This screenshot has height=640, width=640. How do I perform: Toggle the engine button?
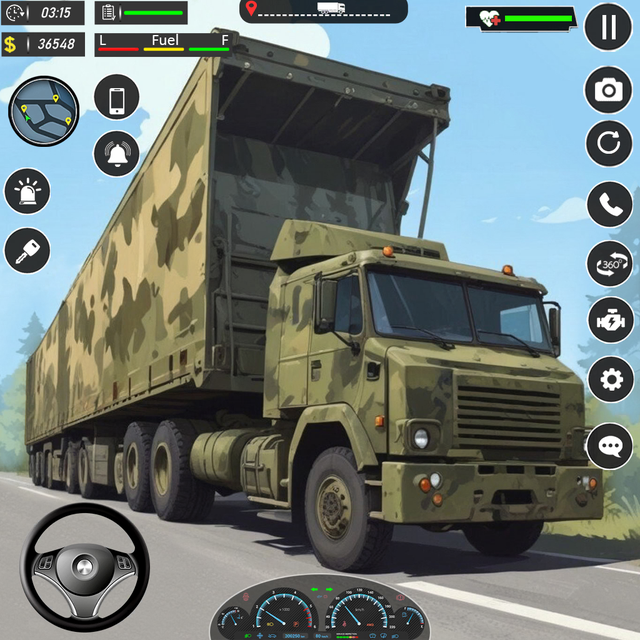609,322
